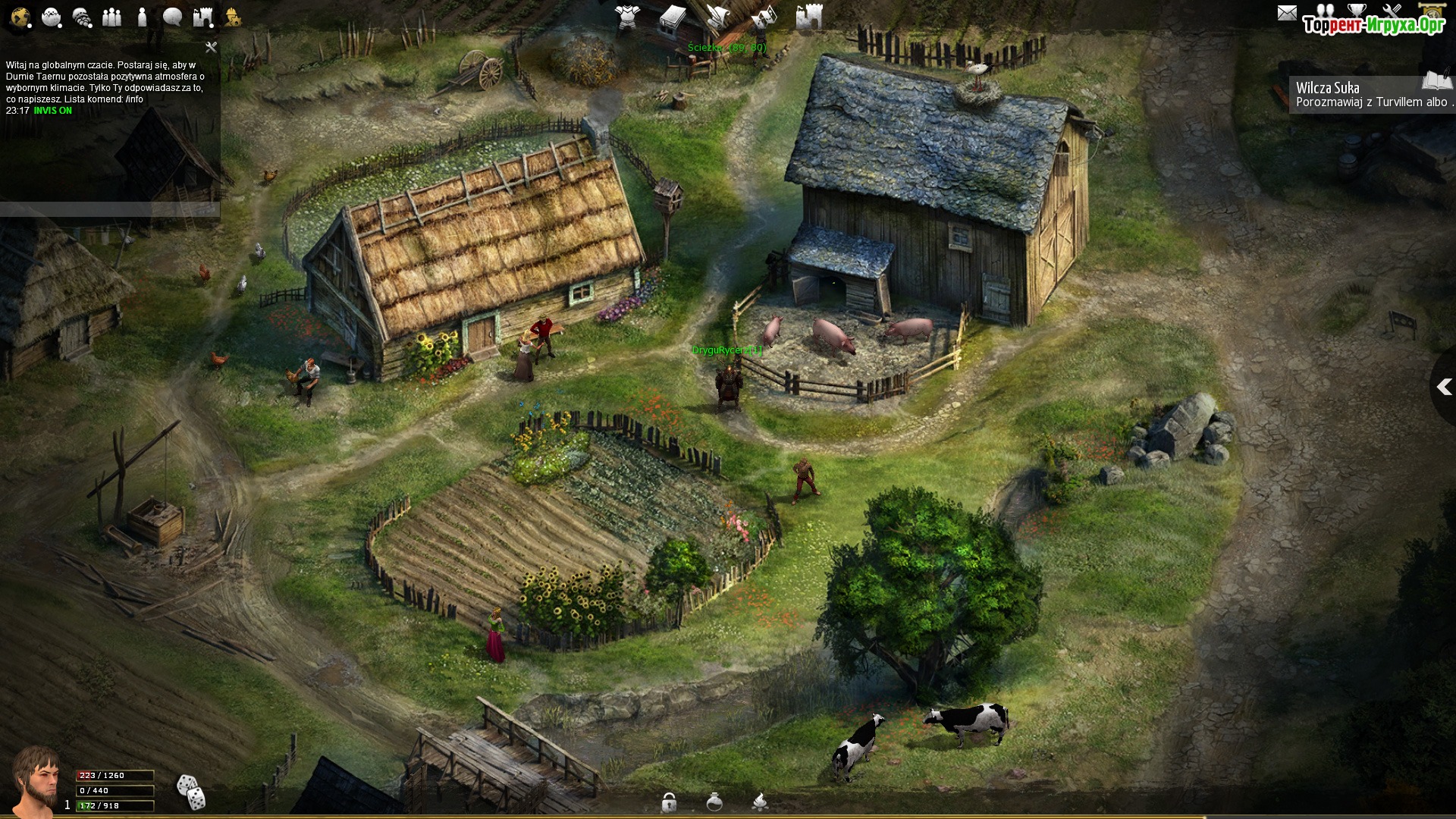The width and height of the screenshot is (1456, 819).
Task: Select the single person chat channel
Action: pos(142,17)
